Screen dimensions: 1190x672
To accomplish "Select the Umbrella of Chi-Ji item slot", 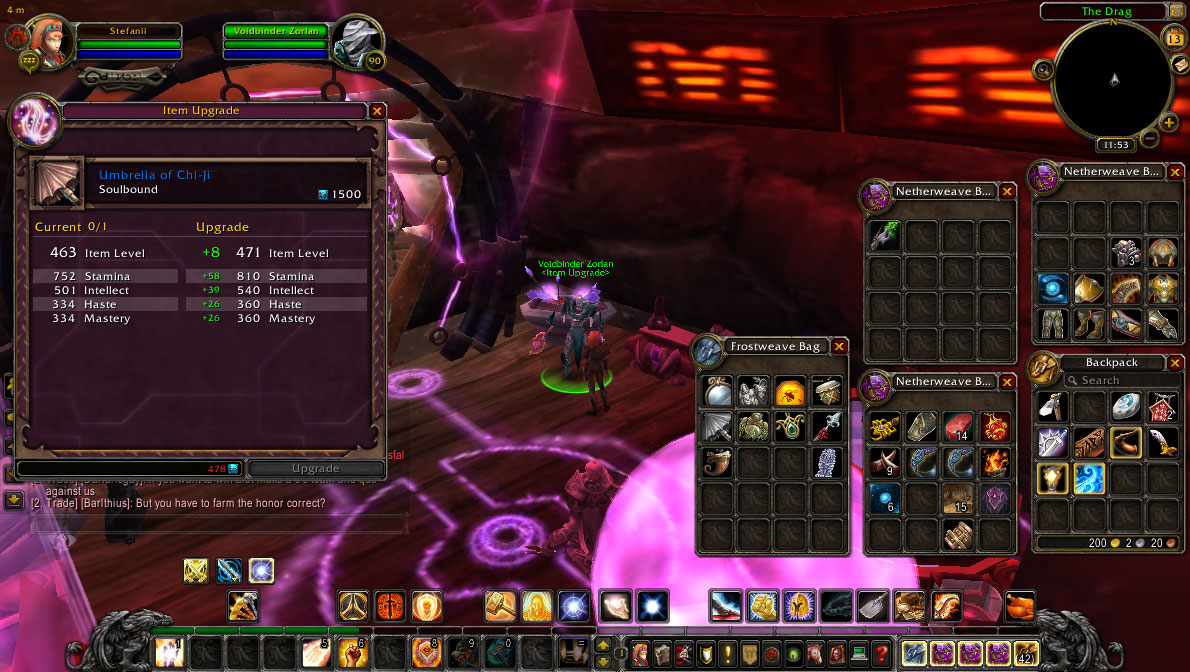I will click(57, 181).
